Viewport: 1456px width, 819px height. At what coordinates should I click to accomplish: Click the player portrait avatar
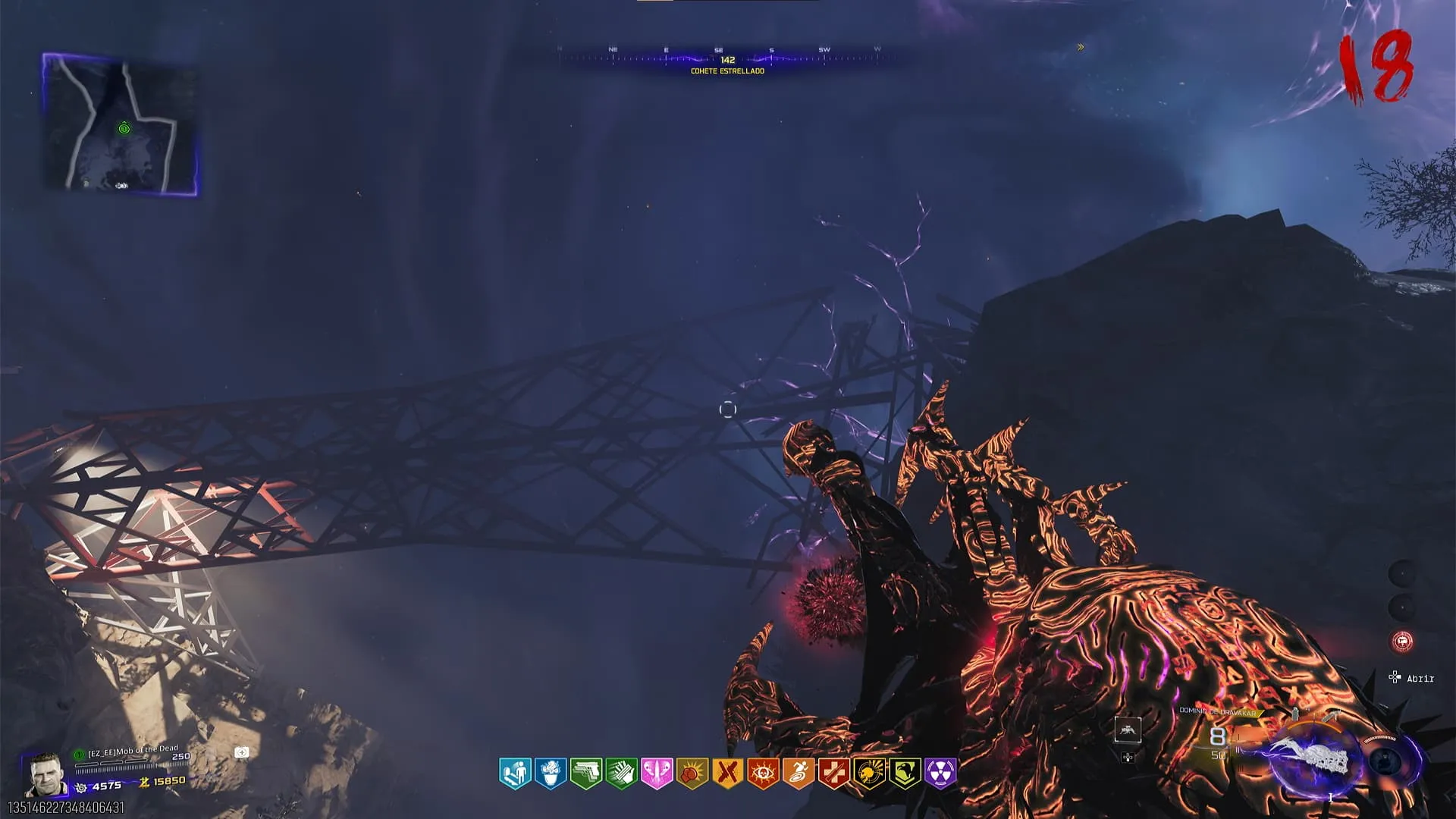[44, 775]
